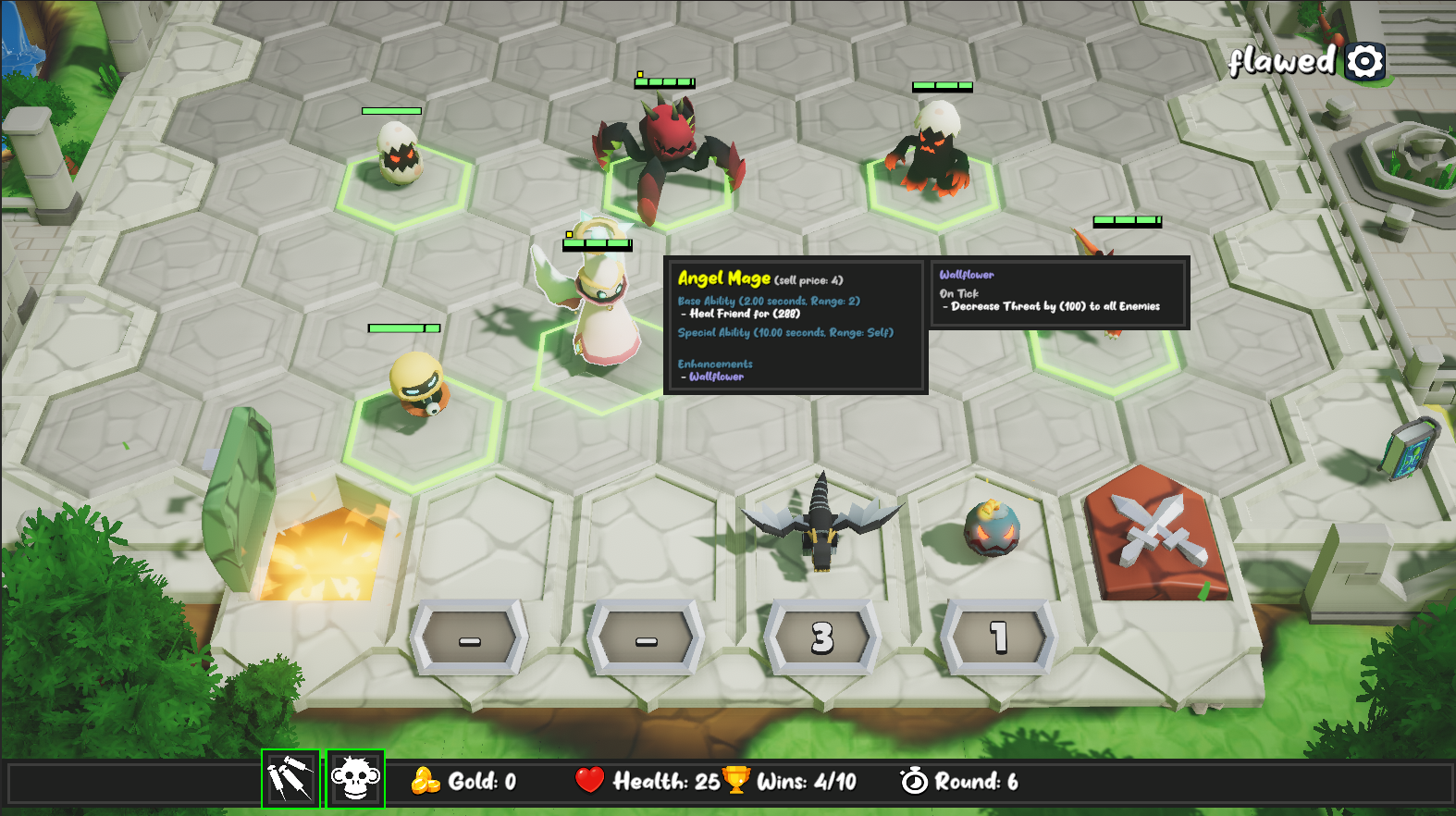Screen dimensions: 1456x816
Task: Click the trophy wins icon
Action: tap(735, 782)
